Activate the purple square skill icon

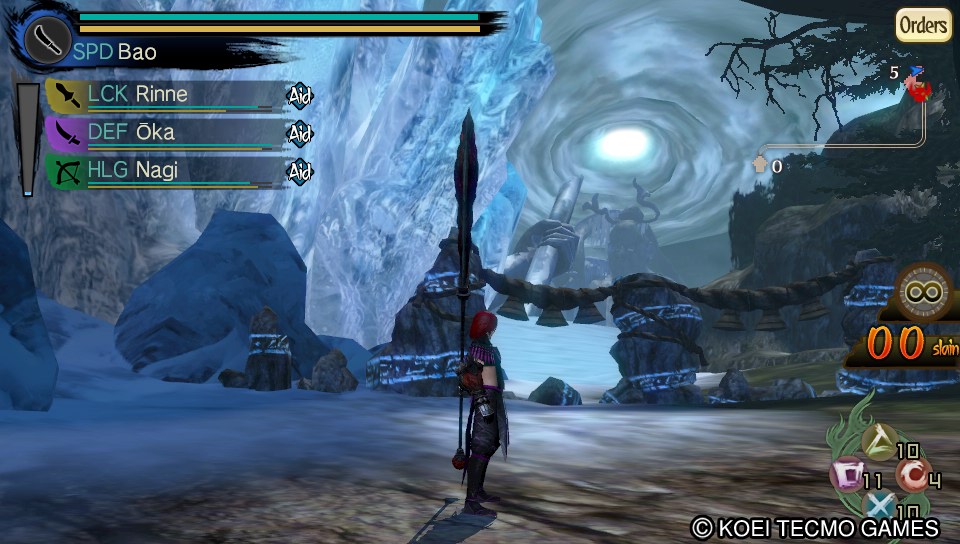[846, 472]
